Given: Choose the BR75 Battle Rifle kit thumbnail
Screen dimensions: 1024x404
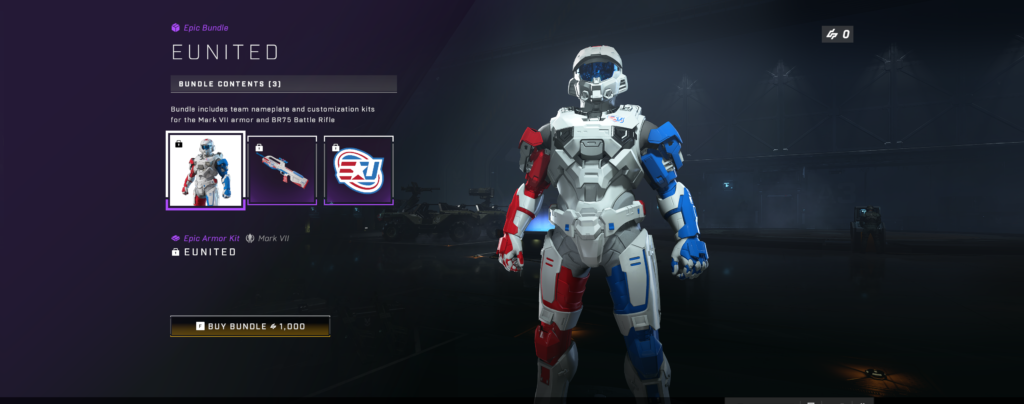Looking at the screenshot, I should coord(282,170).
